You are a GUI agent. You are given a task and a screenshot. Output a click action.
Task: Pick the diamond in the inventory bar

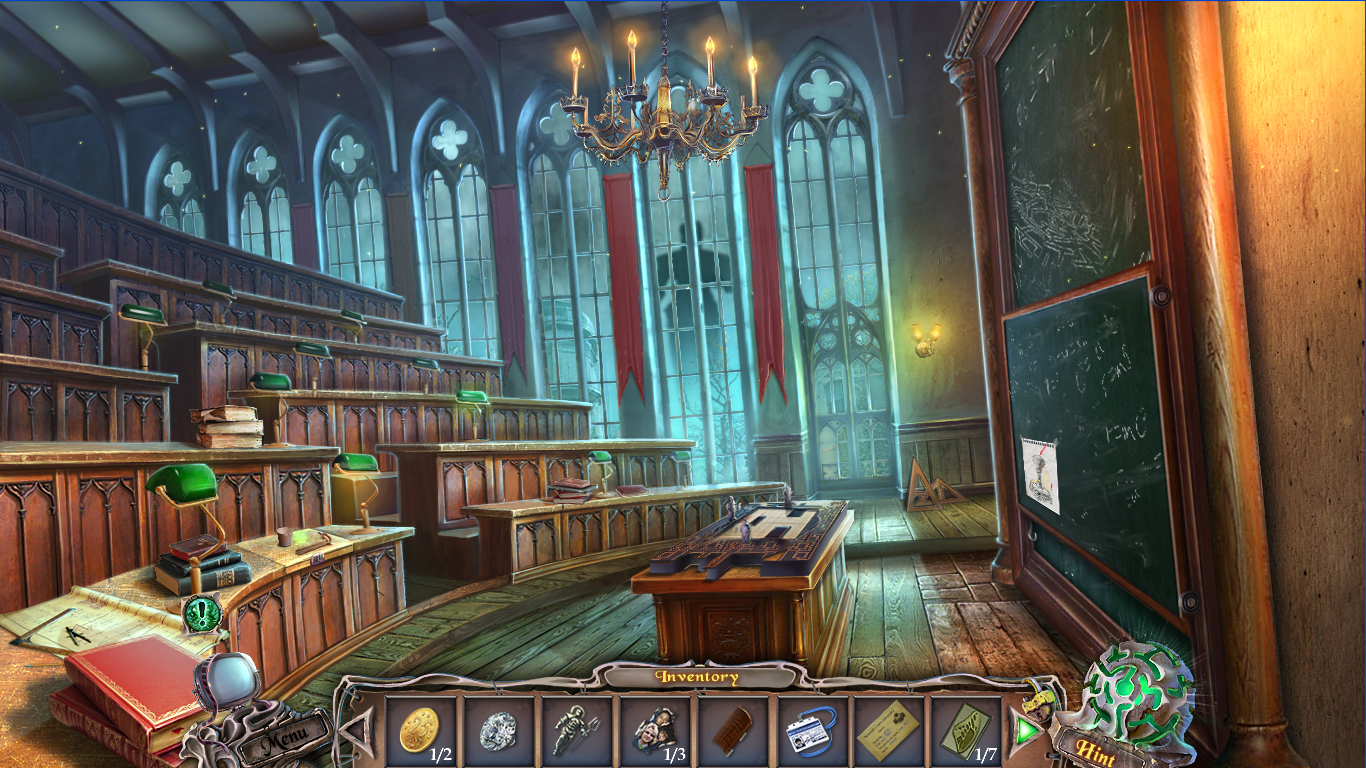tap(497, 731)
